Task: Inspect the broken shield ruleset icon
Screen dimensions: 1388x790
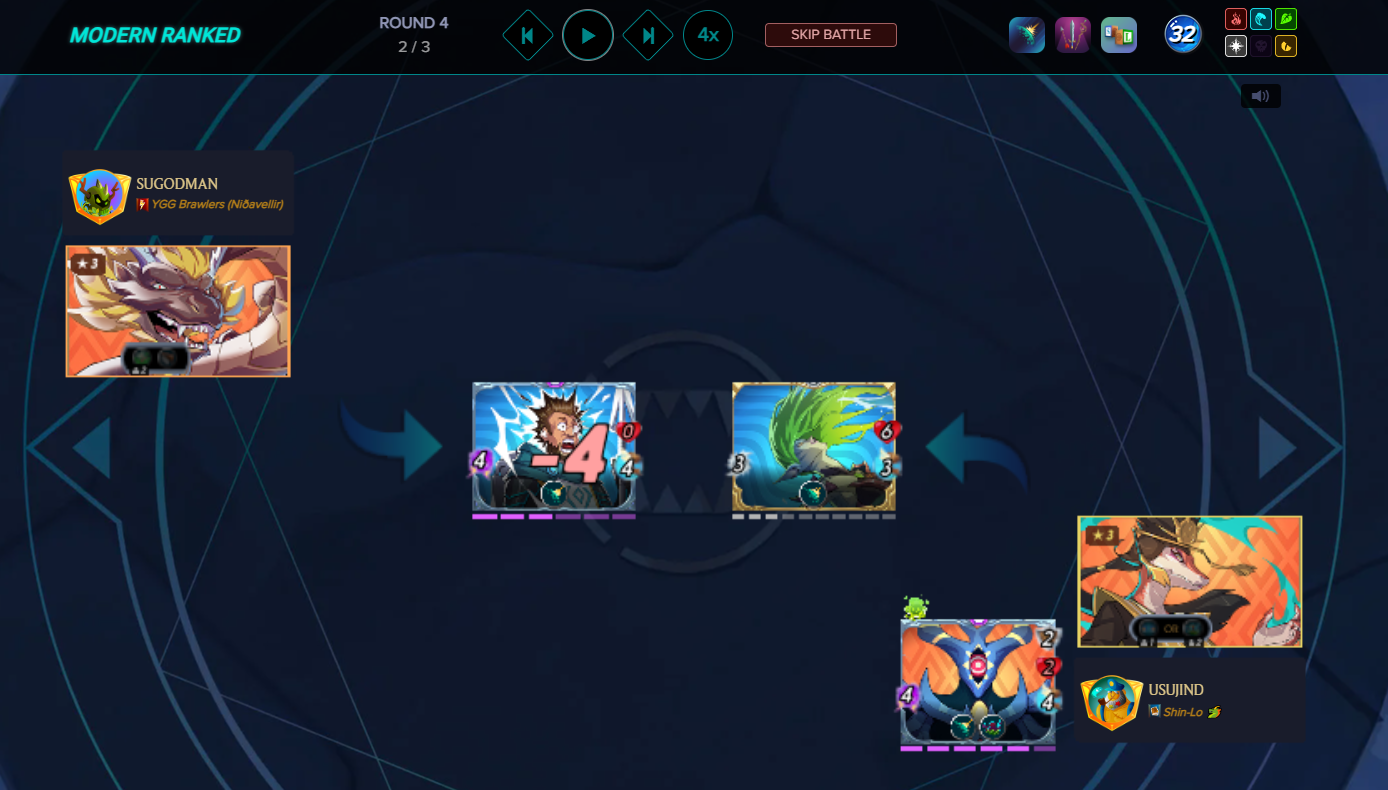Action: pos(1027,35)
